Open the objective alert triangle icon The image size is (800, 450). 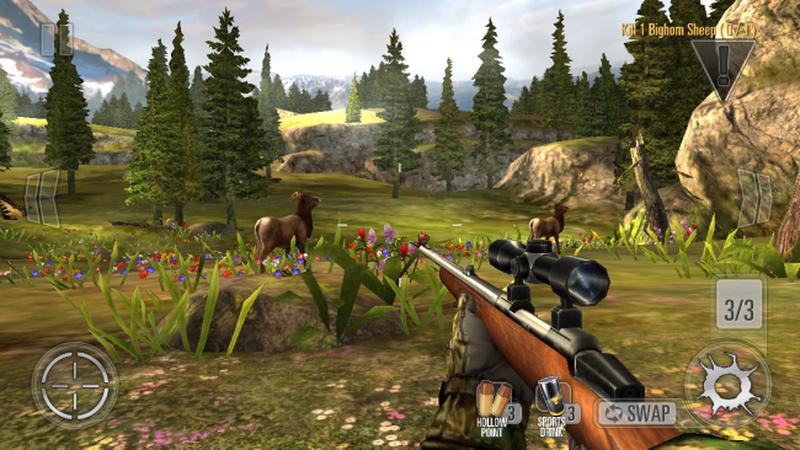[x=722, y=66]
